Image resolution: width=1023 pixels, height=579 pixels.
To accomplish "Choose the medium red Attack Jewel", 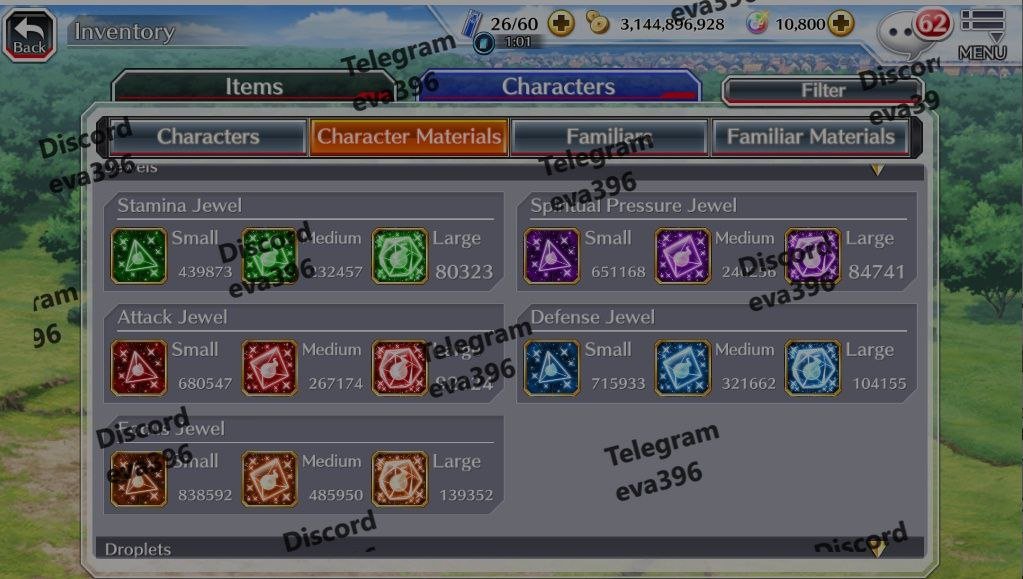I will click(x=270, y=368).
